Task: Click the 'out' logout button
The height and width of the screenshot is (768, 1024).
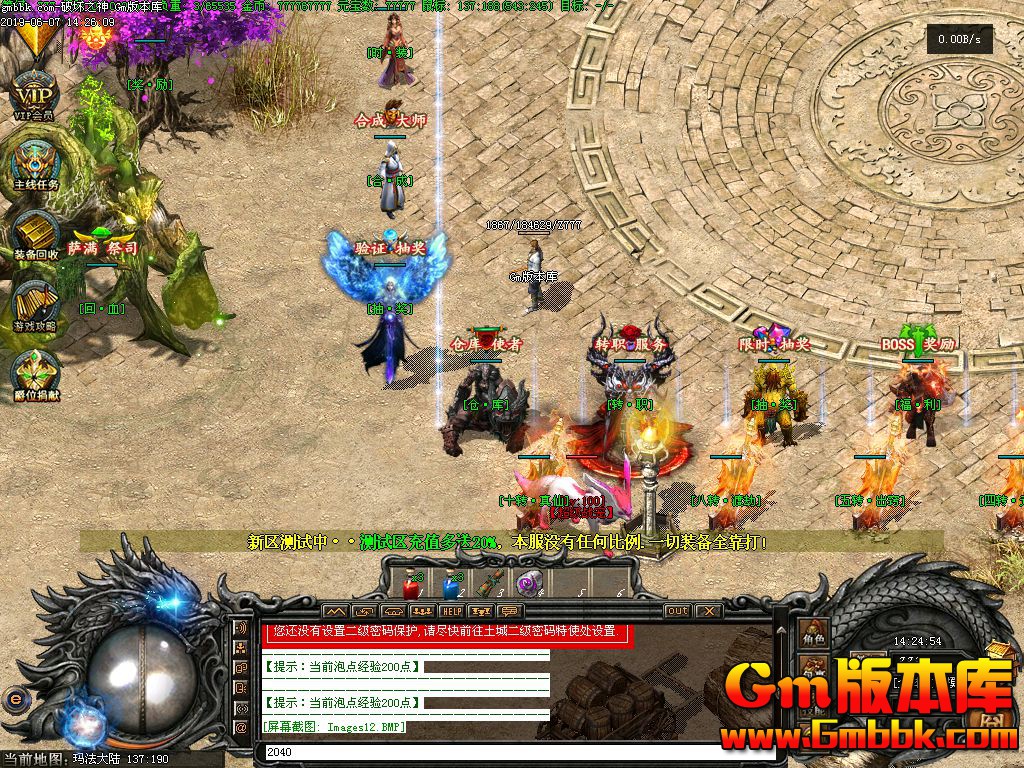Action: 677,611
